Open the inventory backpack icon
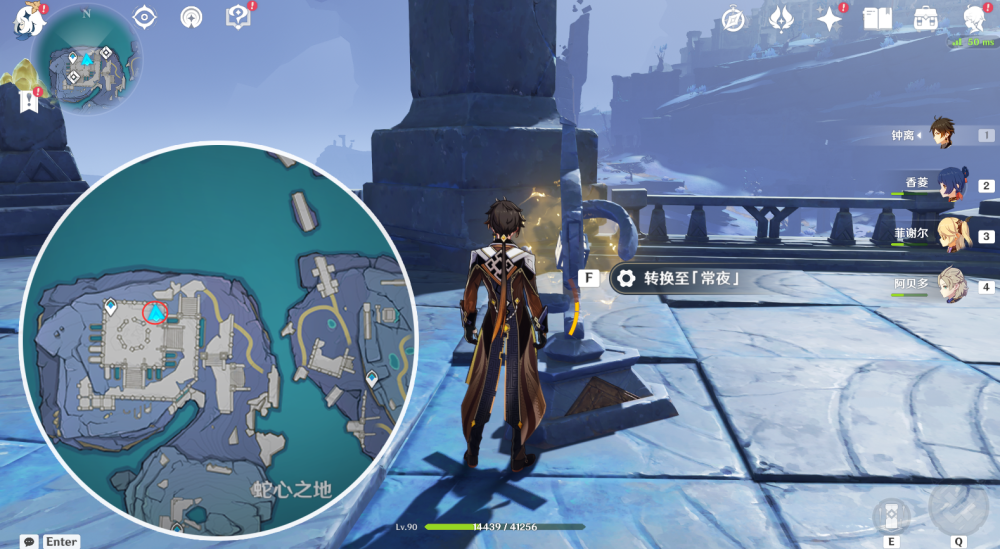1000x549 pixels. click(x=926, y=19)
